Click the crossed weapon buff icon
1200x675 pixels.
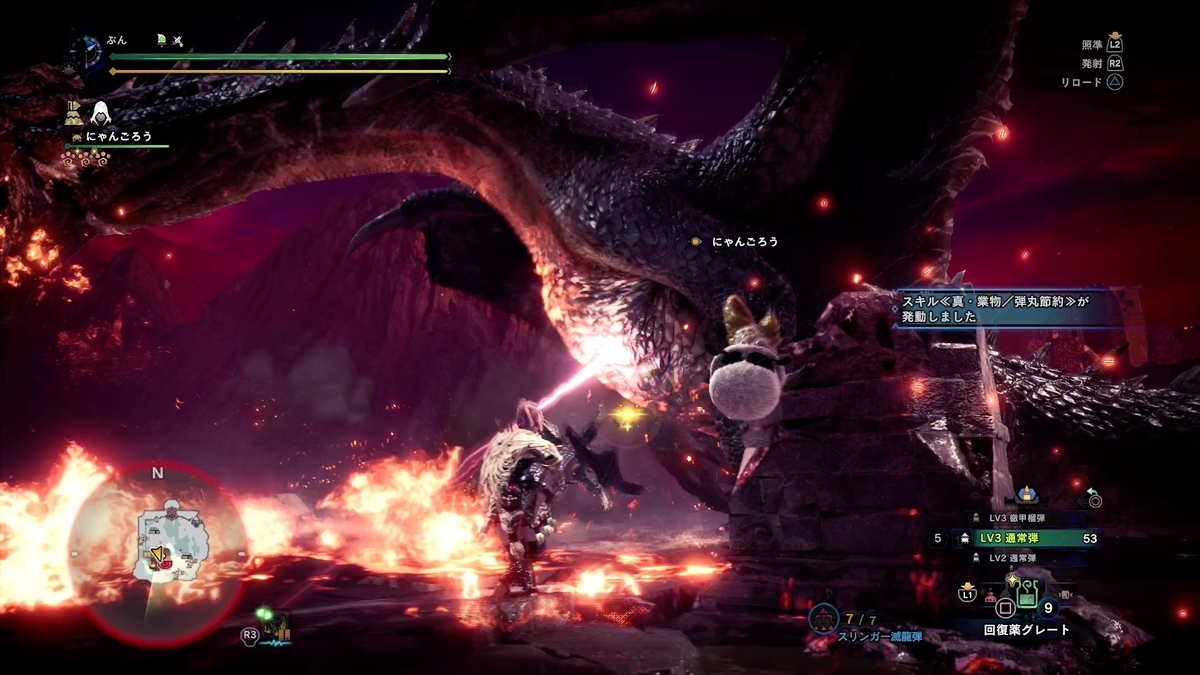click(177, 41)
